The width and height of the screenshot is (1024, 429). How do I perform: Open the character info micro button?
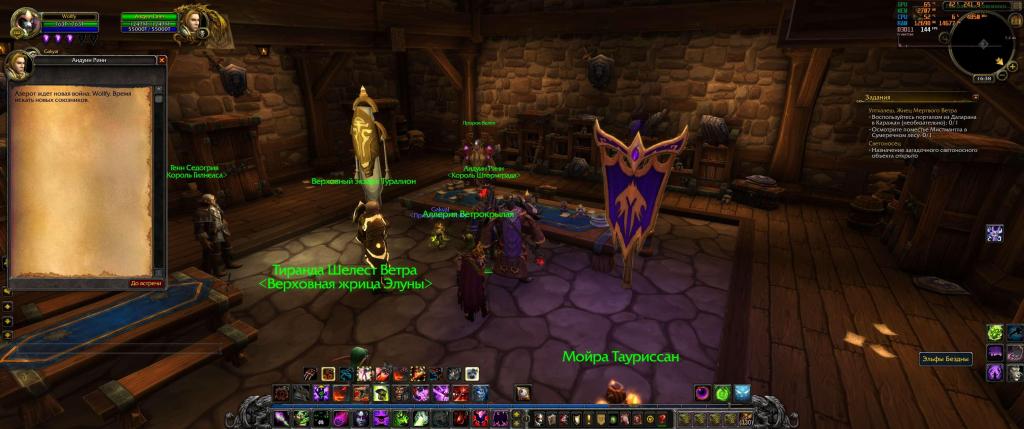coord(538,417)
